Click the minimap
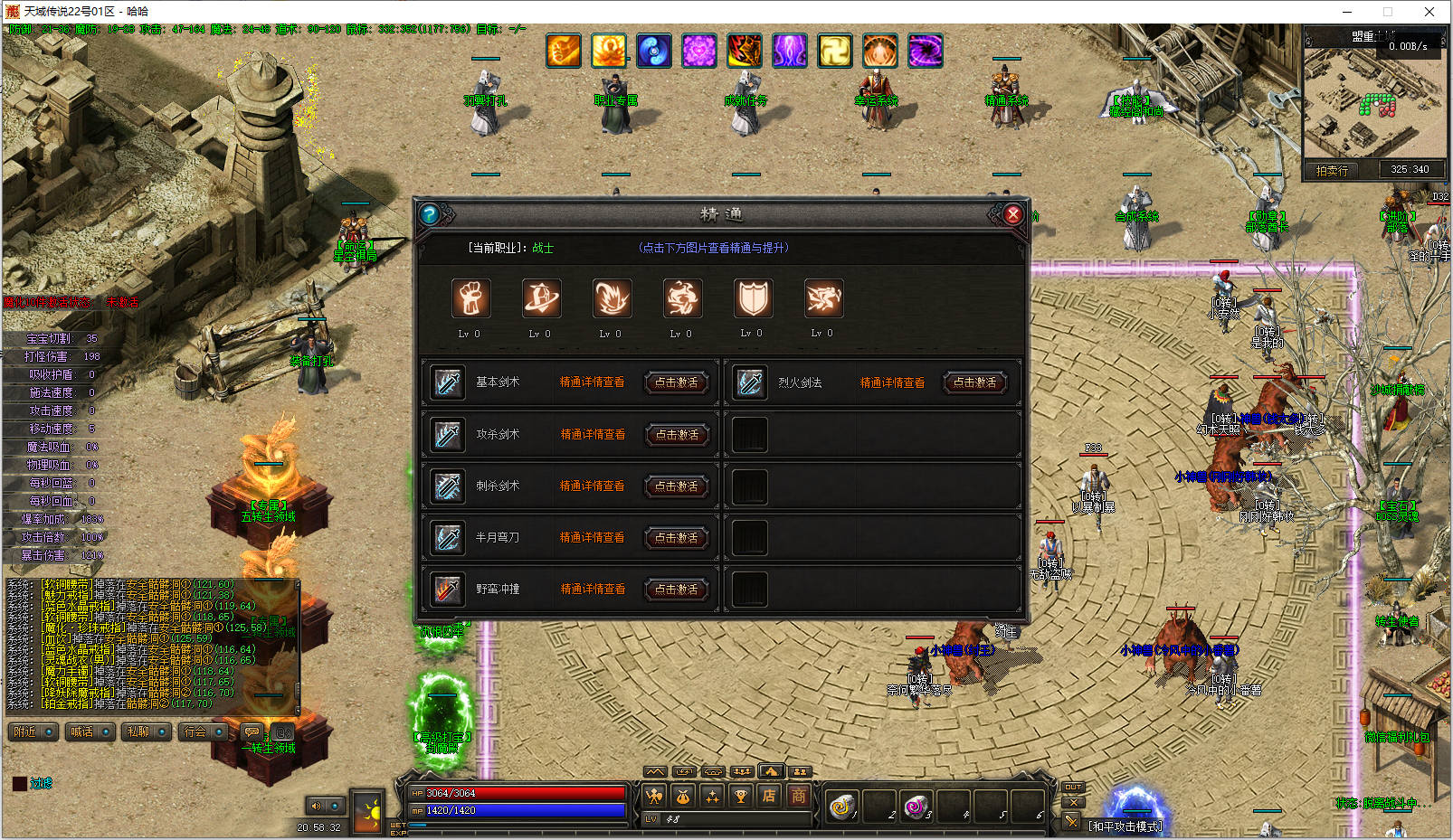The height and width of the screenshot is (840, 1453). click(1372, 104)
